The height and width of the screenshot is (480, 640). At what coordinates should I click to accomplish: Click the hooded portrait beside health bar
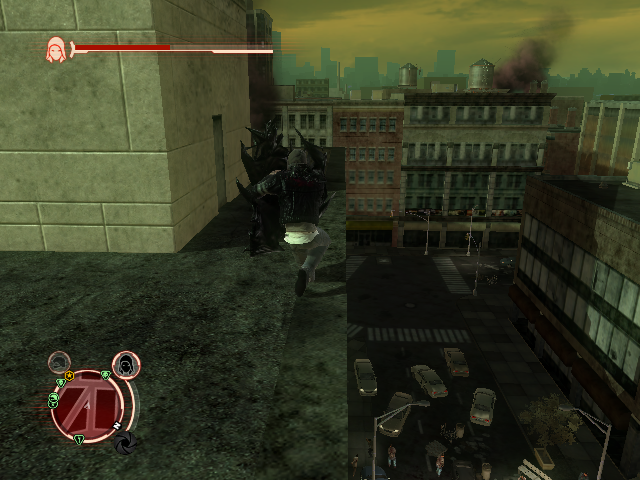tap(55, 48)
